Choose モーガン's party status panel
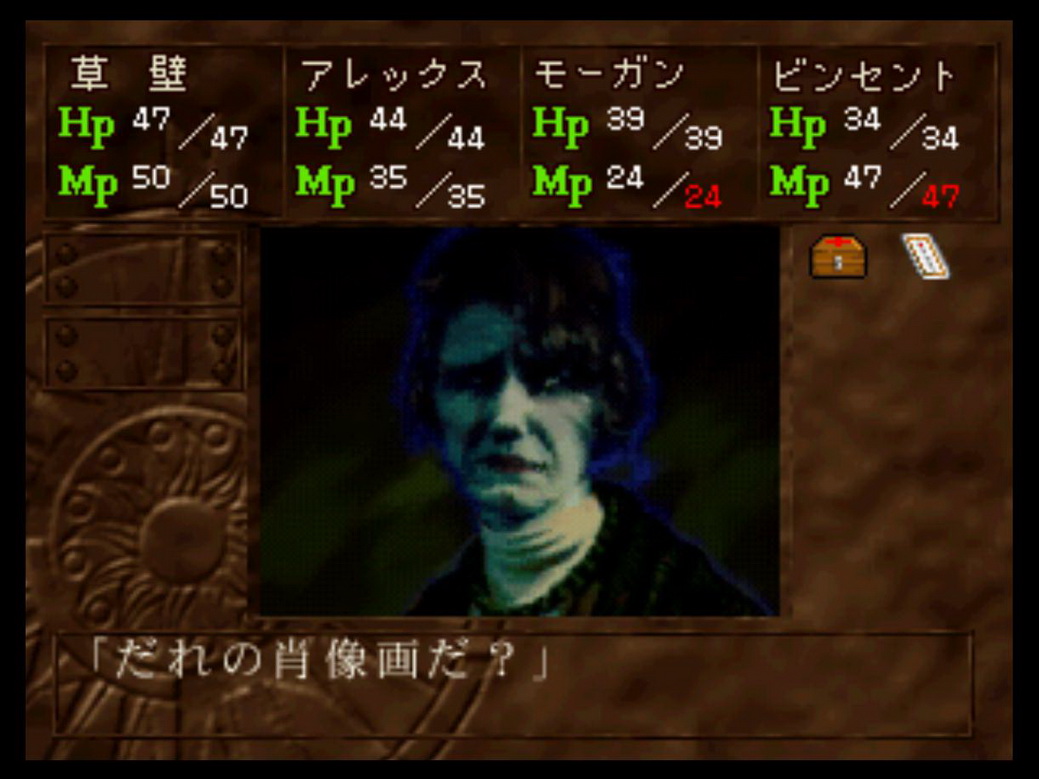The image size is (1039, 779). (637, 131)
